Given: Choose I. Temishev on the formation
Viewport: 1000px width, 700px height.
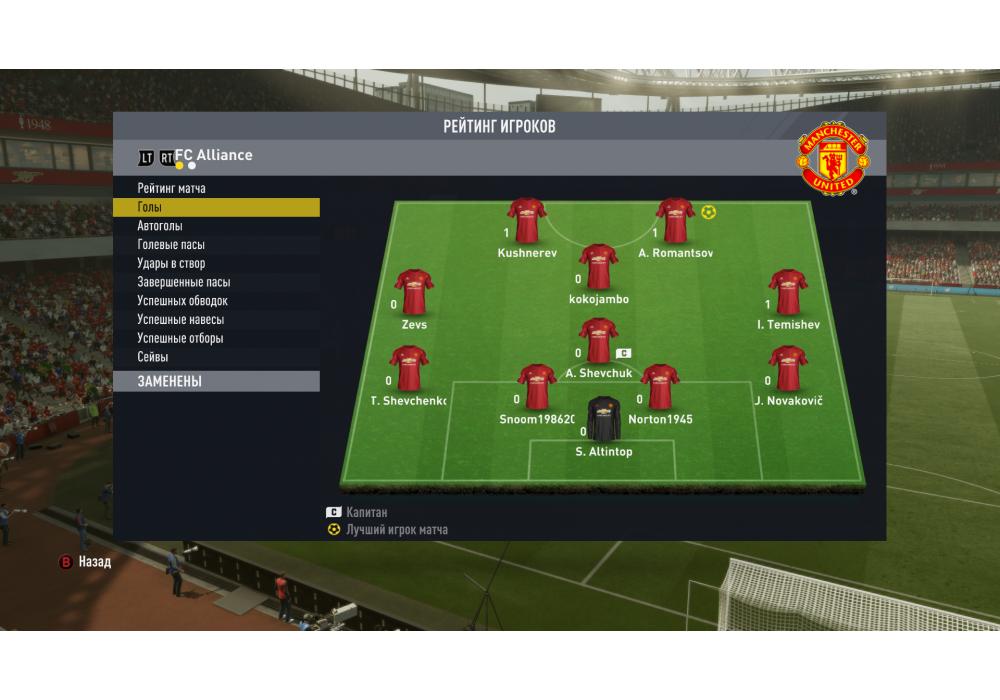Looking at the screenshot, I should [x=787, y=294].
